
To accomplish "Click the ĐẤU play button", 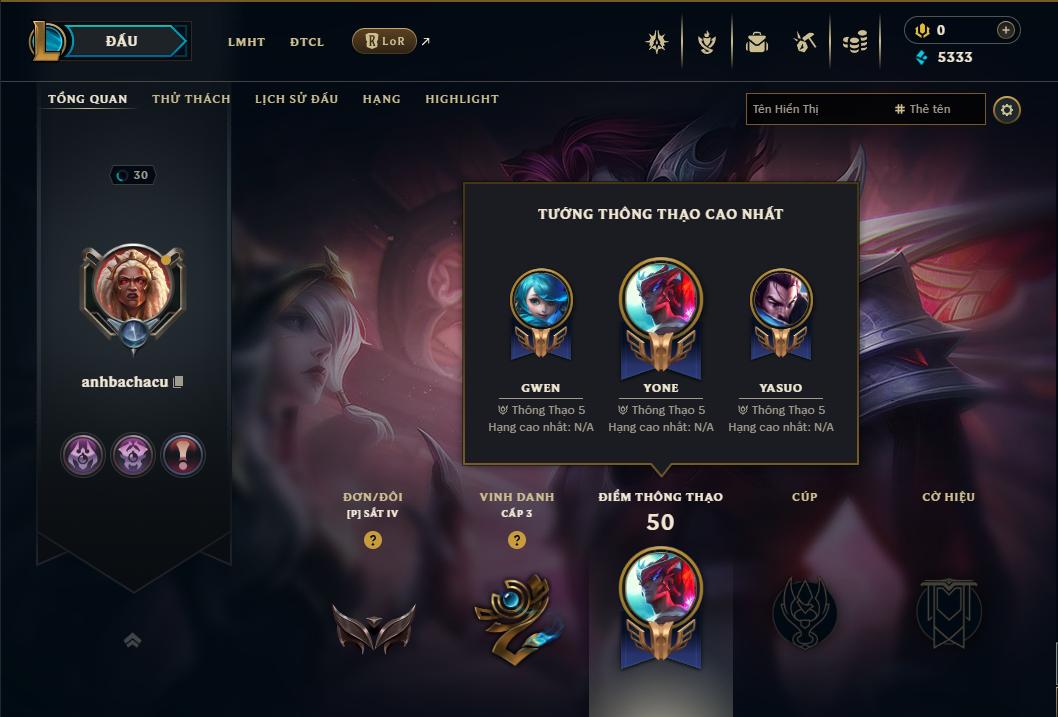I will 121,41.
